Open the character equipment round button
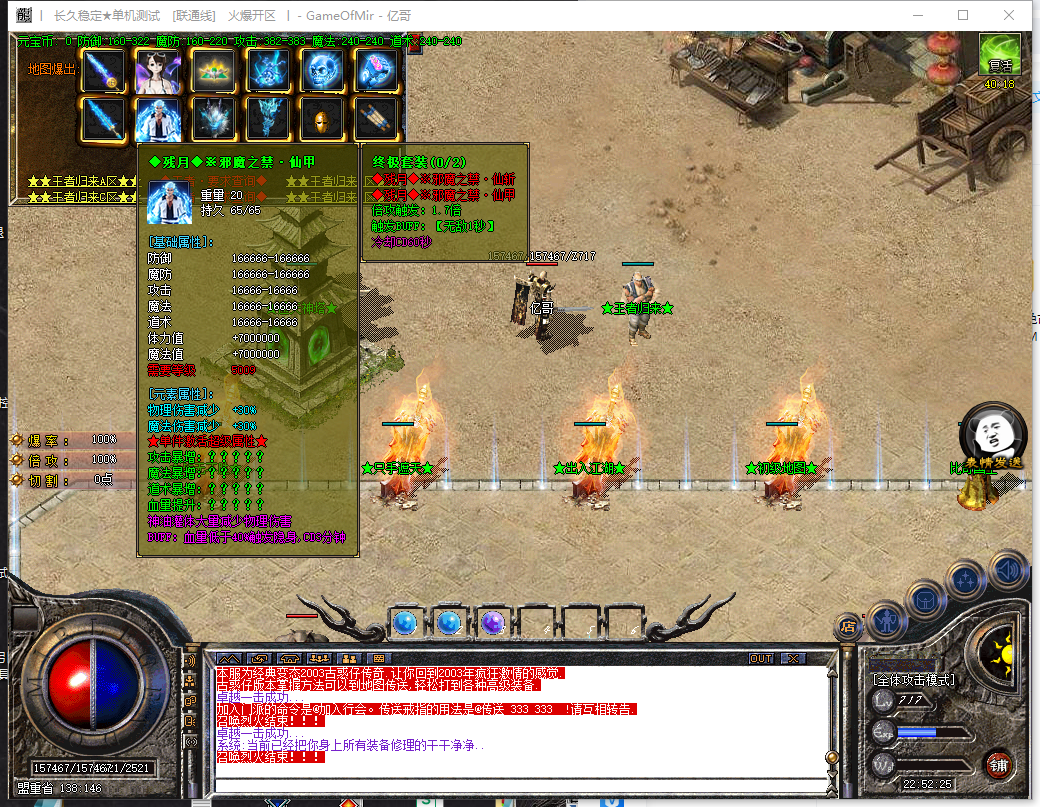The width and height of the screenshot is (1040, 807). [x=886, y=620]
